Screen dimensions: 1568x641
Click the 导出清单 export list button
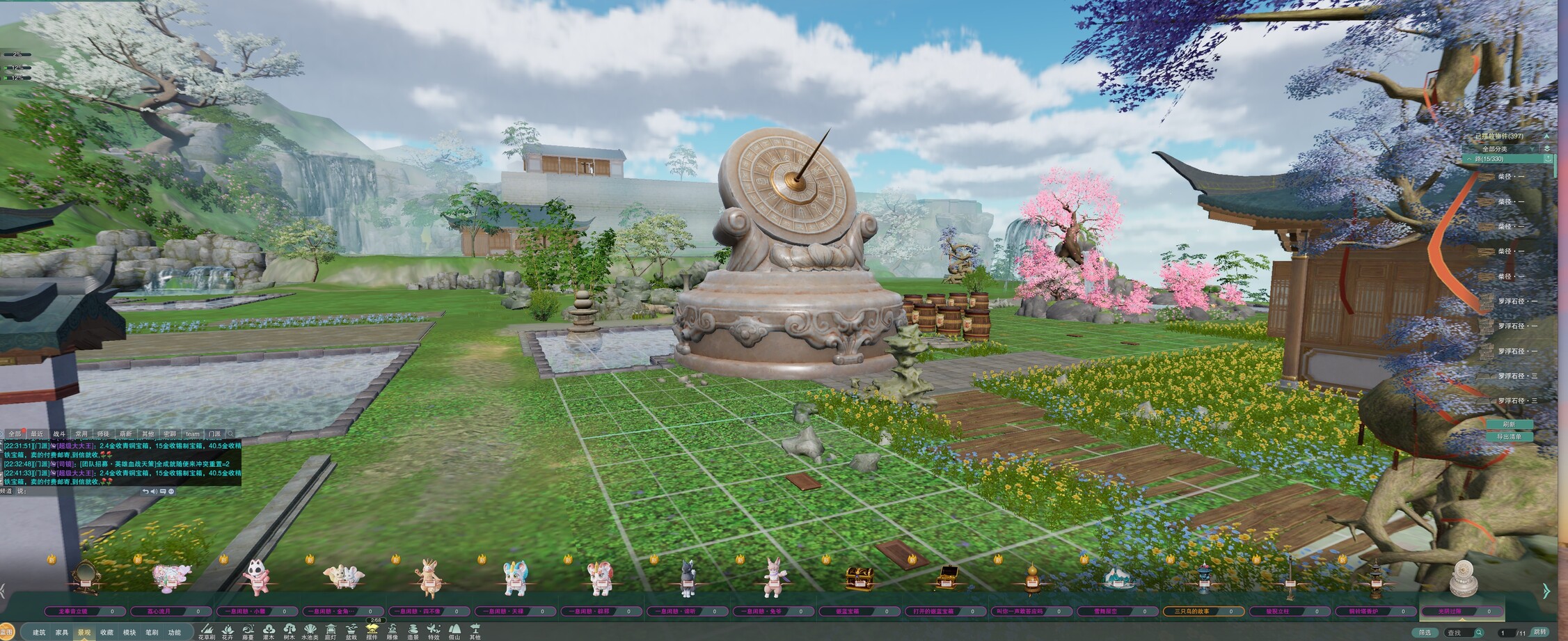pyautogui.click(x=1509, y=436)
